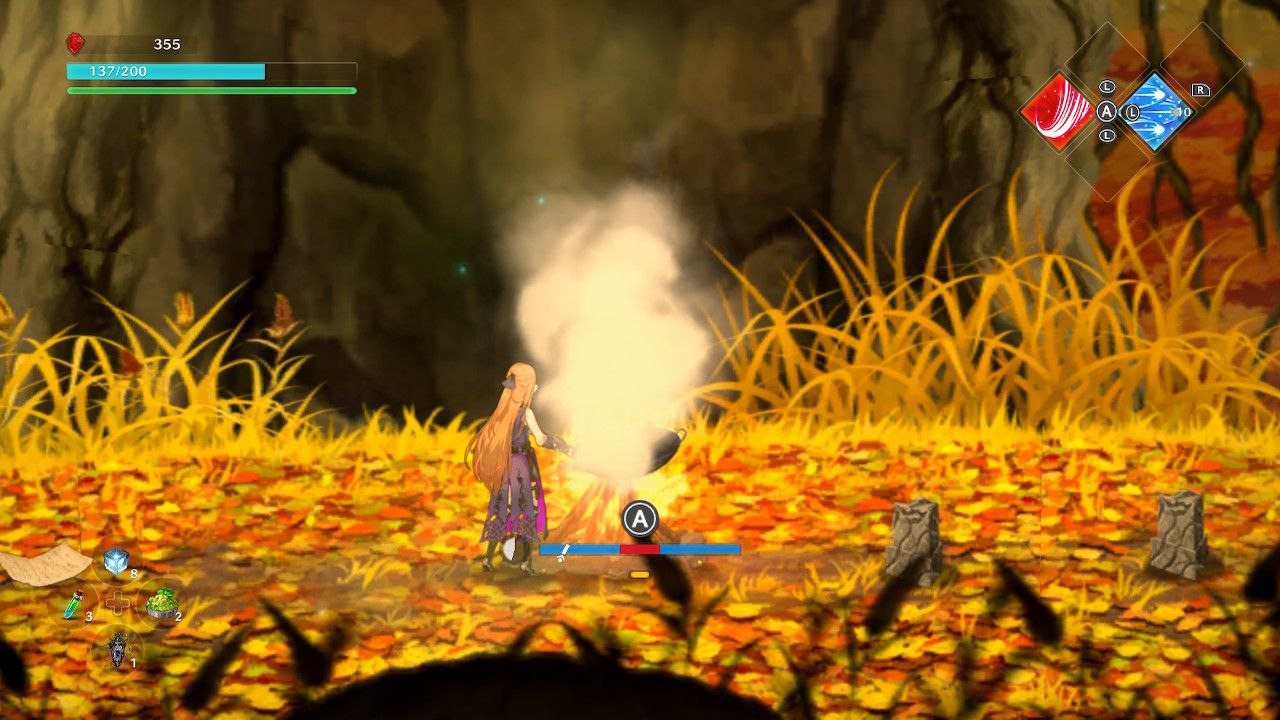Image resolution: width=1280 pixels, height=720 pixels.
Task: Use the ice cube item slot
Action: point(116,562)
